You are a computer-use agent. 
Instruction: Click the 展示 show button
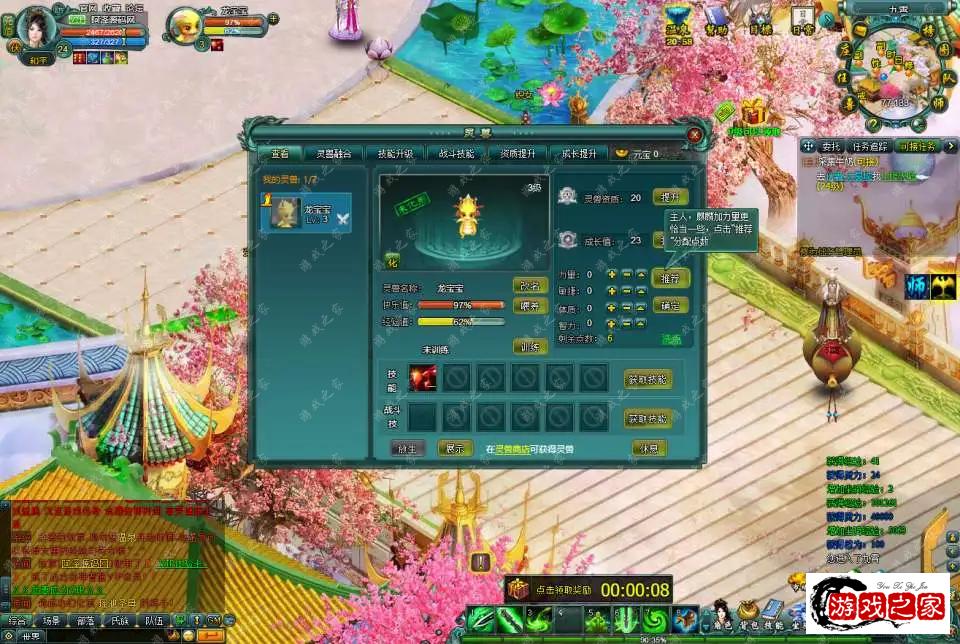[x=455, y=448]
